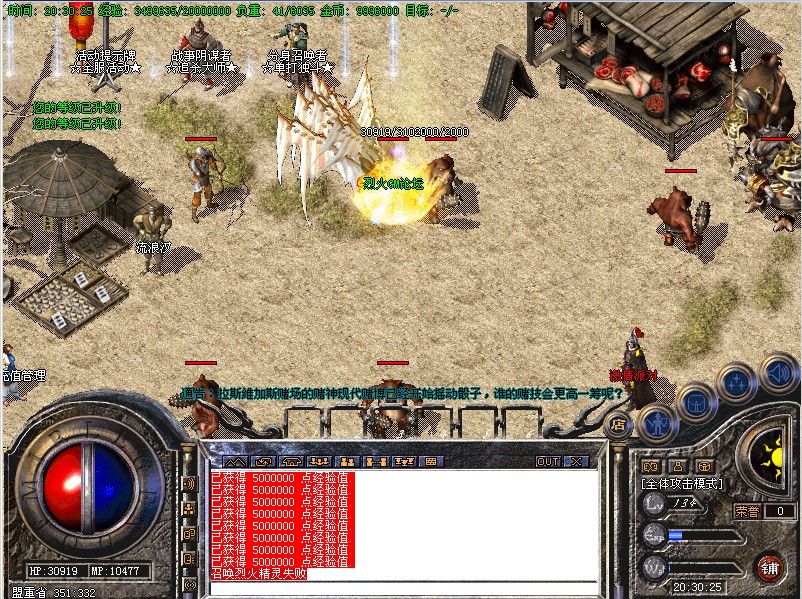Click the person icon above attack mode

(x=677, y=466)
